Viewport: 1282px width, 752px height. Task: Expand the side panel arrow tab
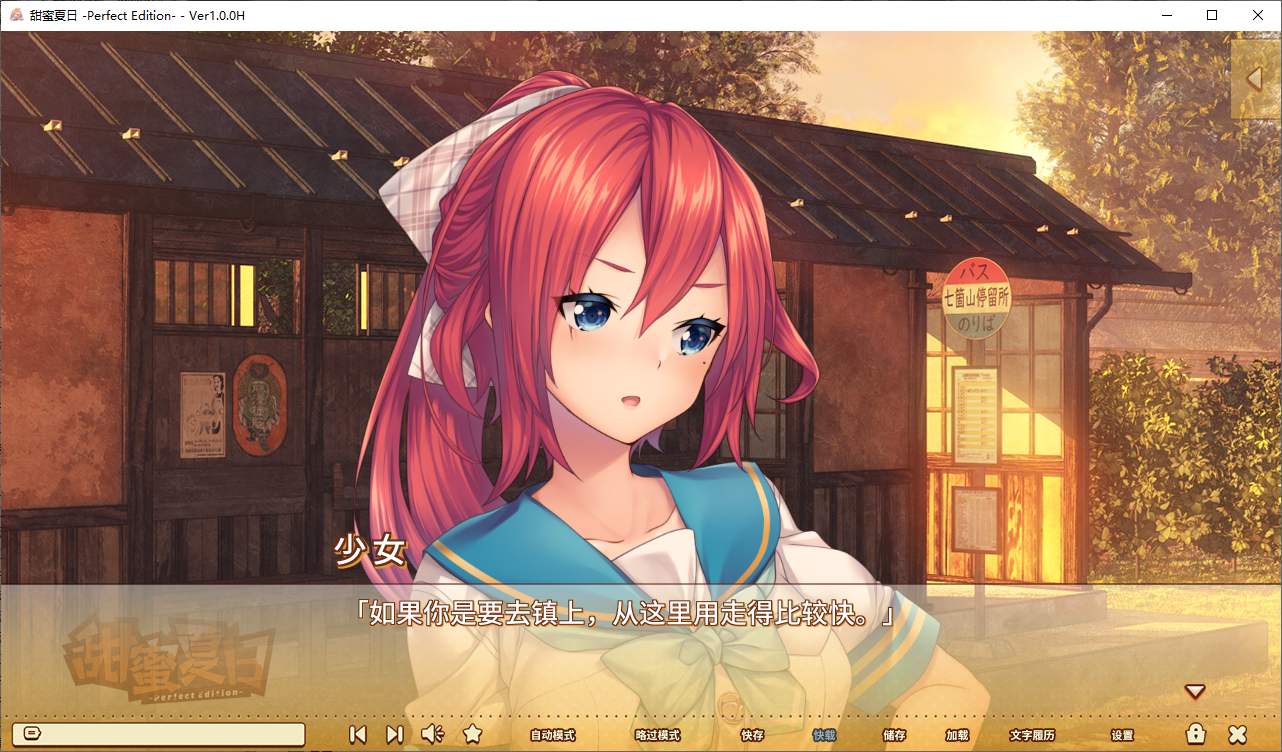tap(1255, 78)
